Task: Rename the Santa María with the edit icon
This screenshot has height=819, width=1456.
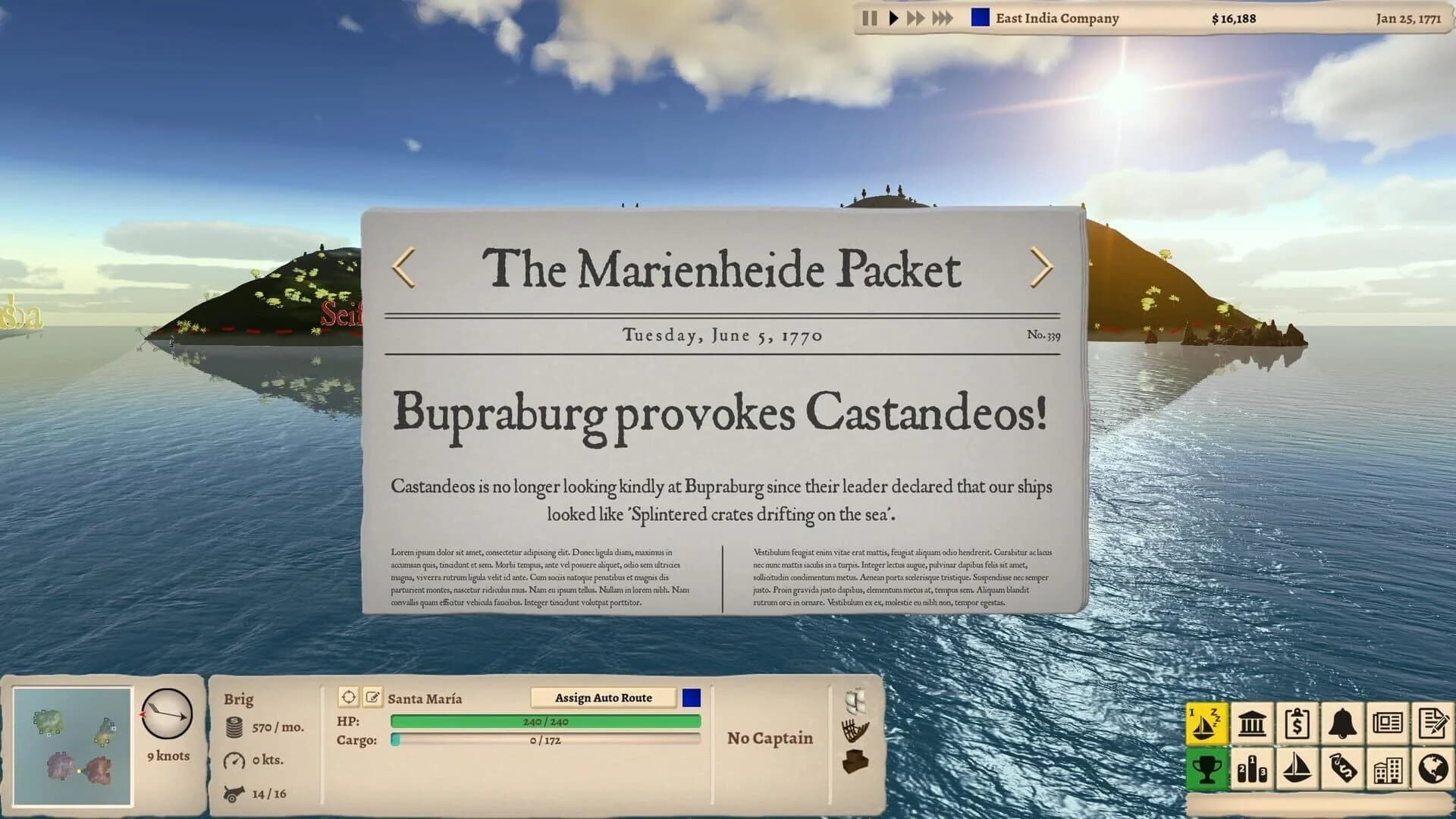Action: (x=372, y=696)
